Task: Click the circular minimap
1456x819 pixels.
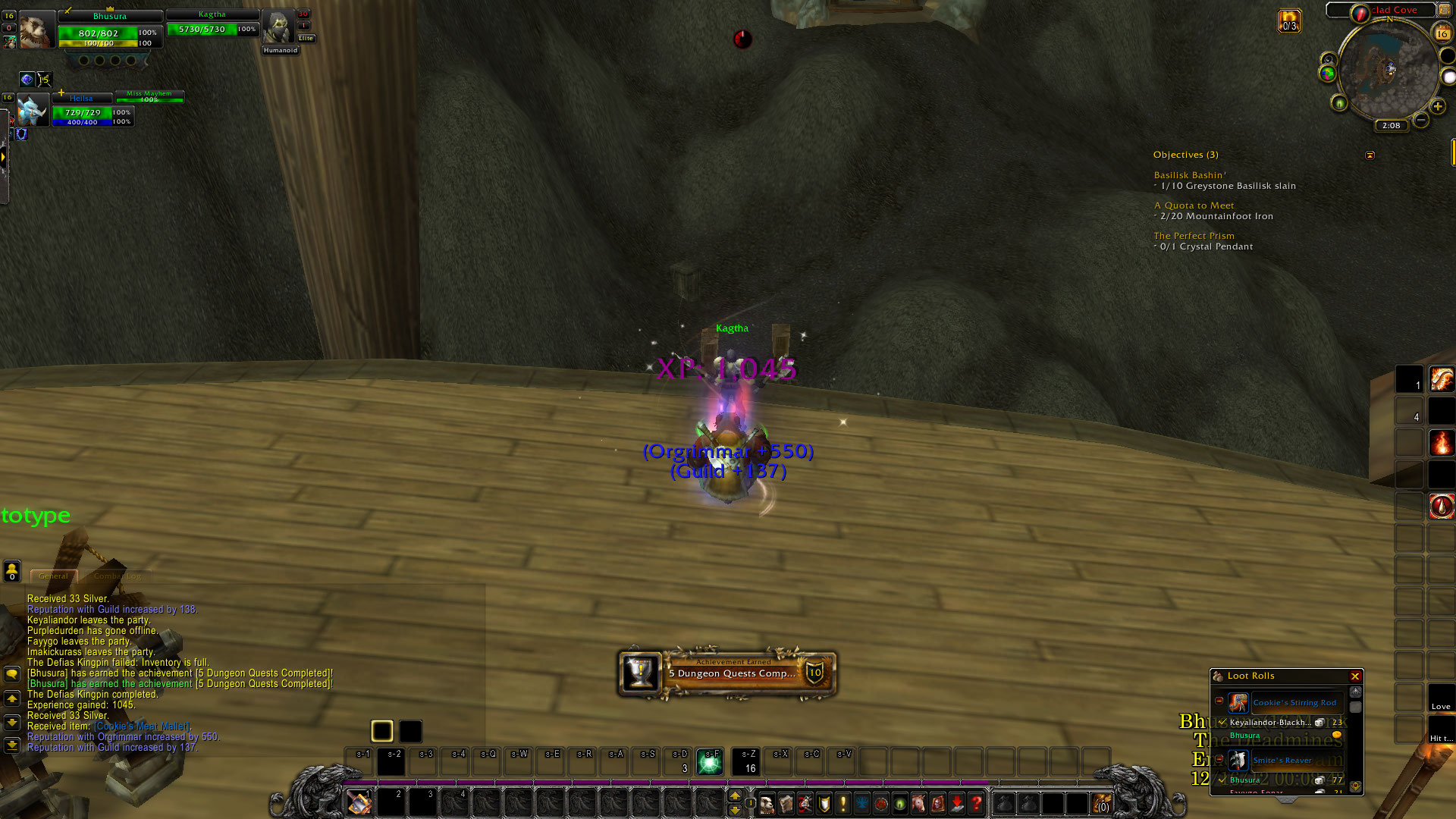Action: (1389, 70)
